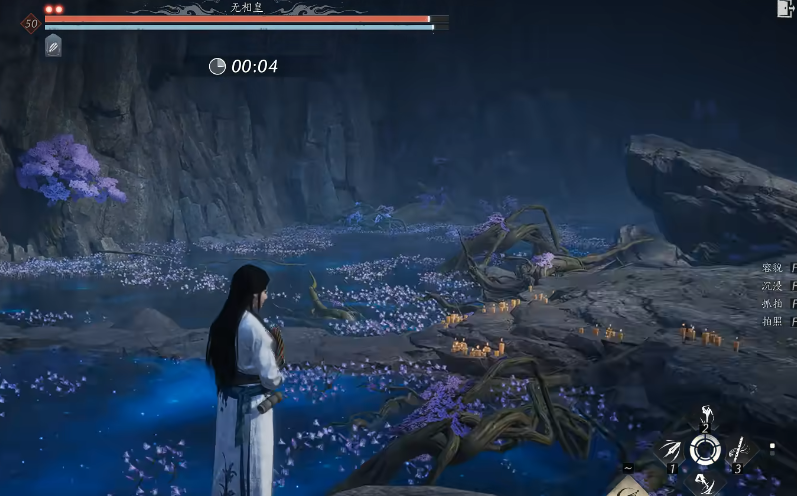Choose the 容貌 option
Screen dimensions: 797x496
pos(775,268)
